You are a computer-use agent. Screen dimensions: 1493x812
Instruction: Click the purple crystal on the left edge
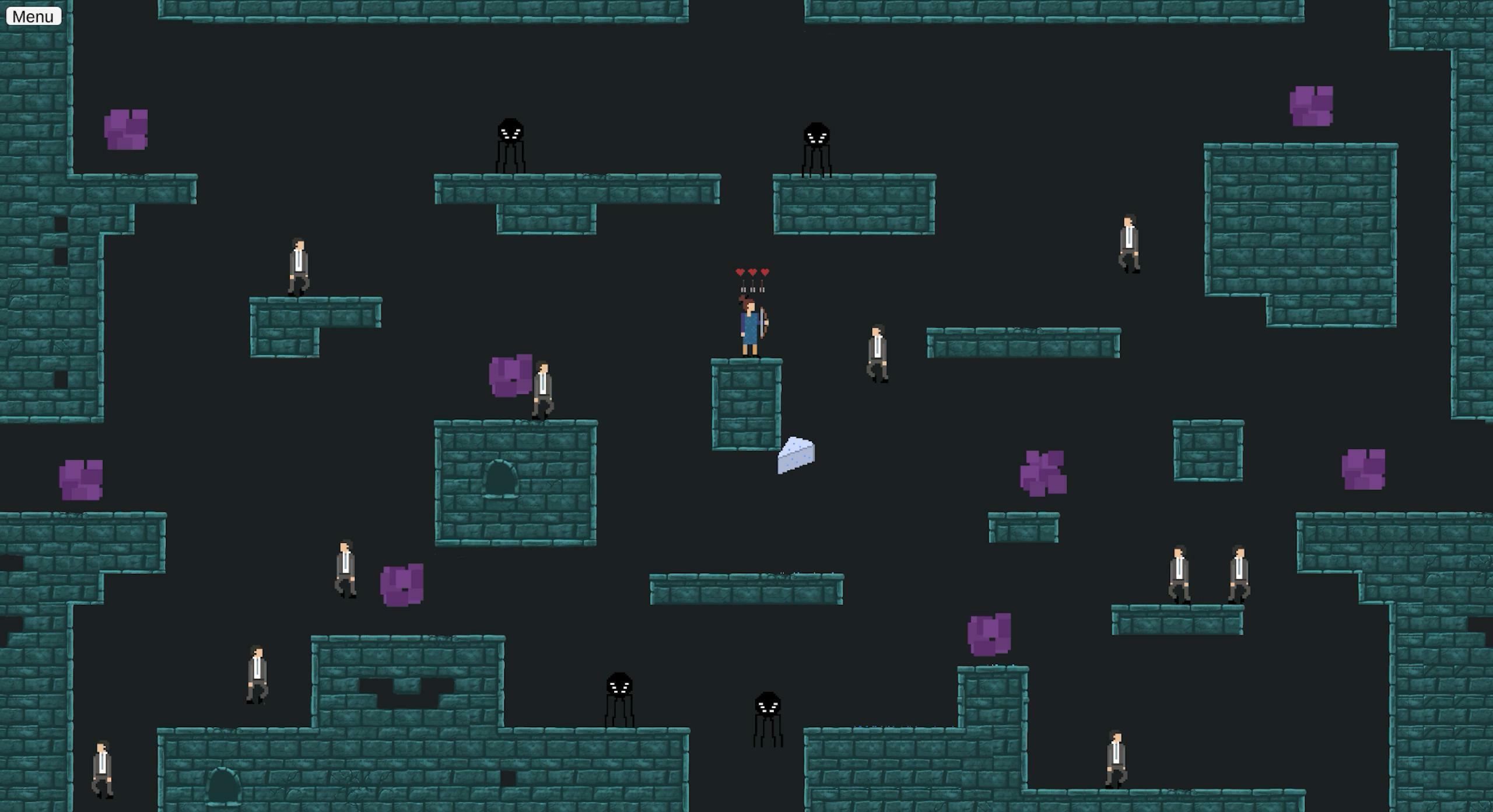coord(82,478)
